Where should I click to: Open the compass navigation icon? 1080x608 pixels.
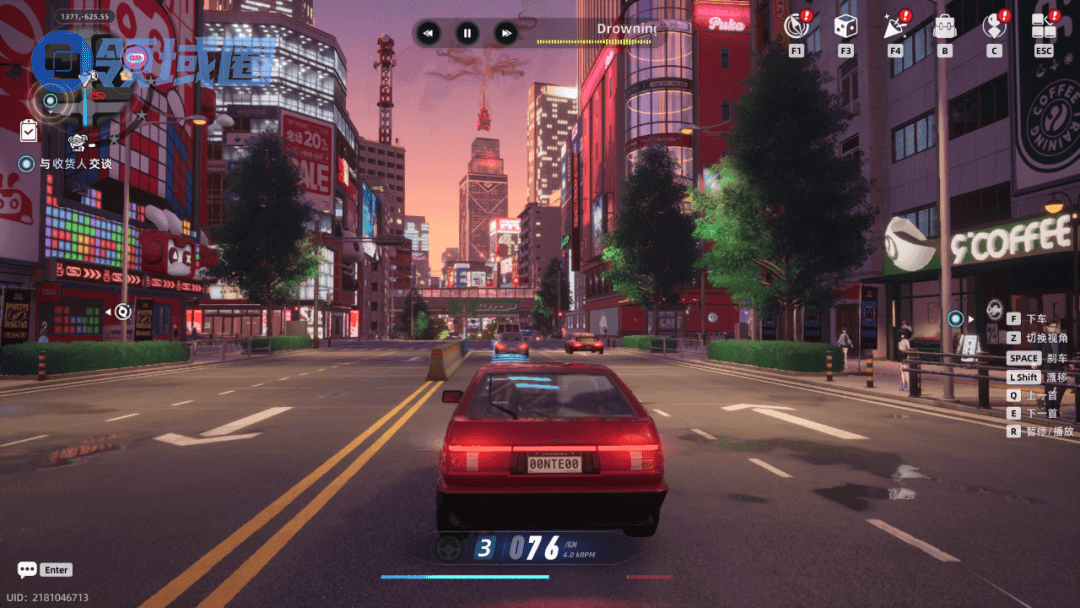tap(797, 26)
